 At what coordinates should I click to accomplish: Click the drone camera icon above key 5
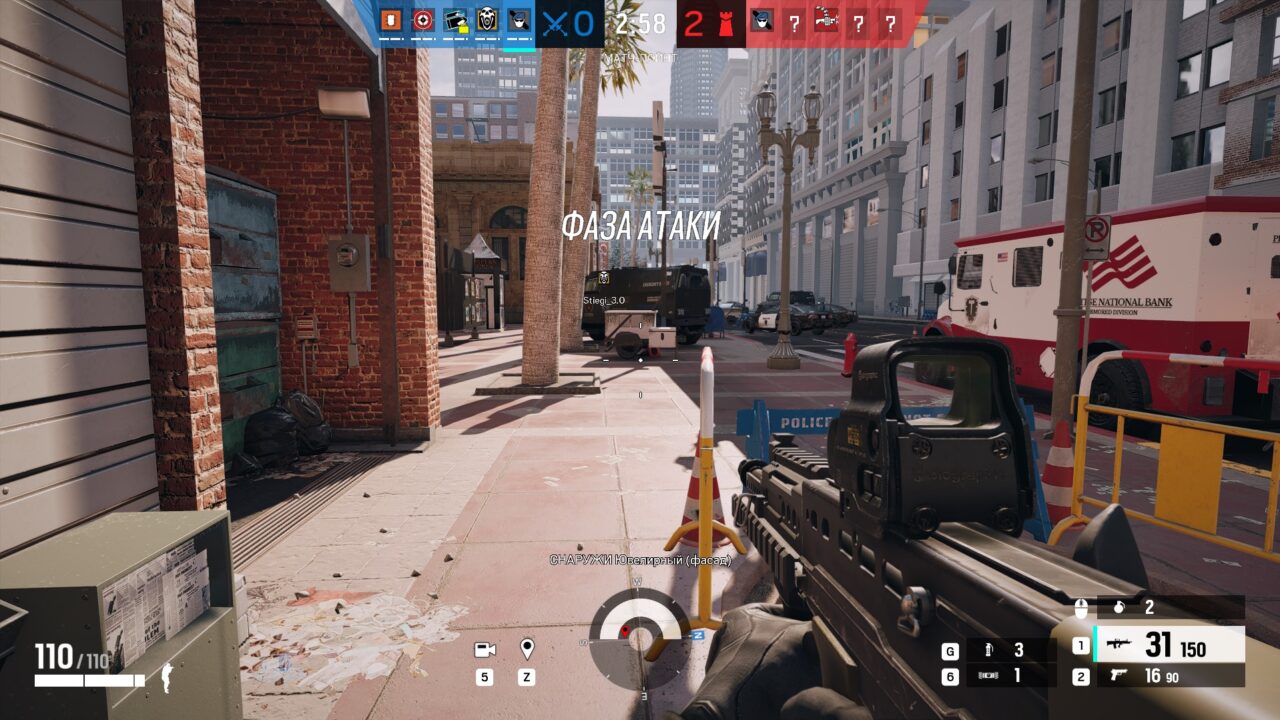485,648
